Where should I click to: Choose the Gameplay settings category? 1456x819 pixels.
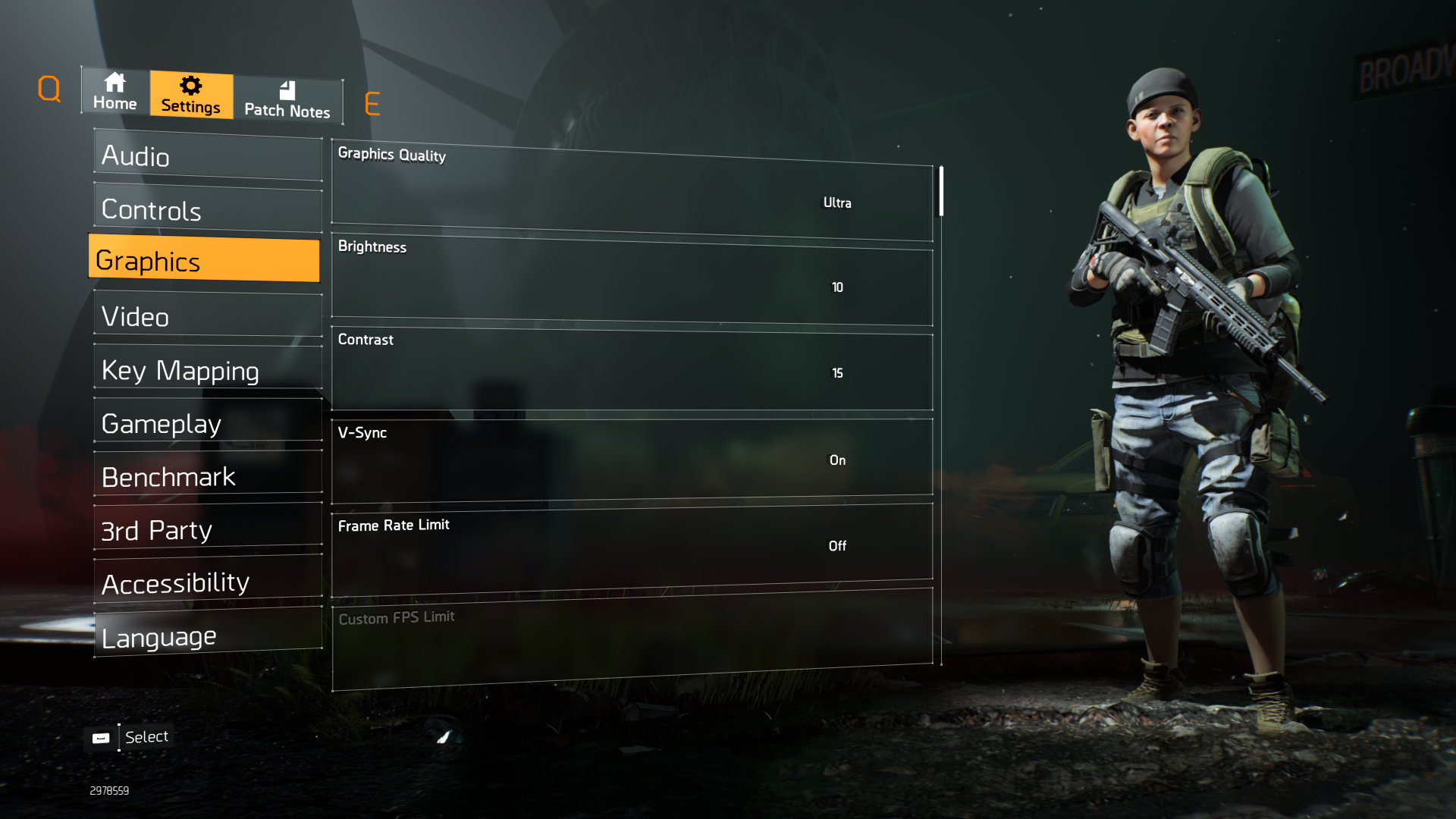(x=208, y=422)
